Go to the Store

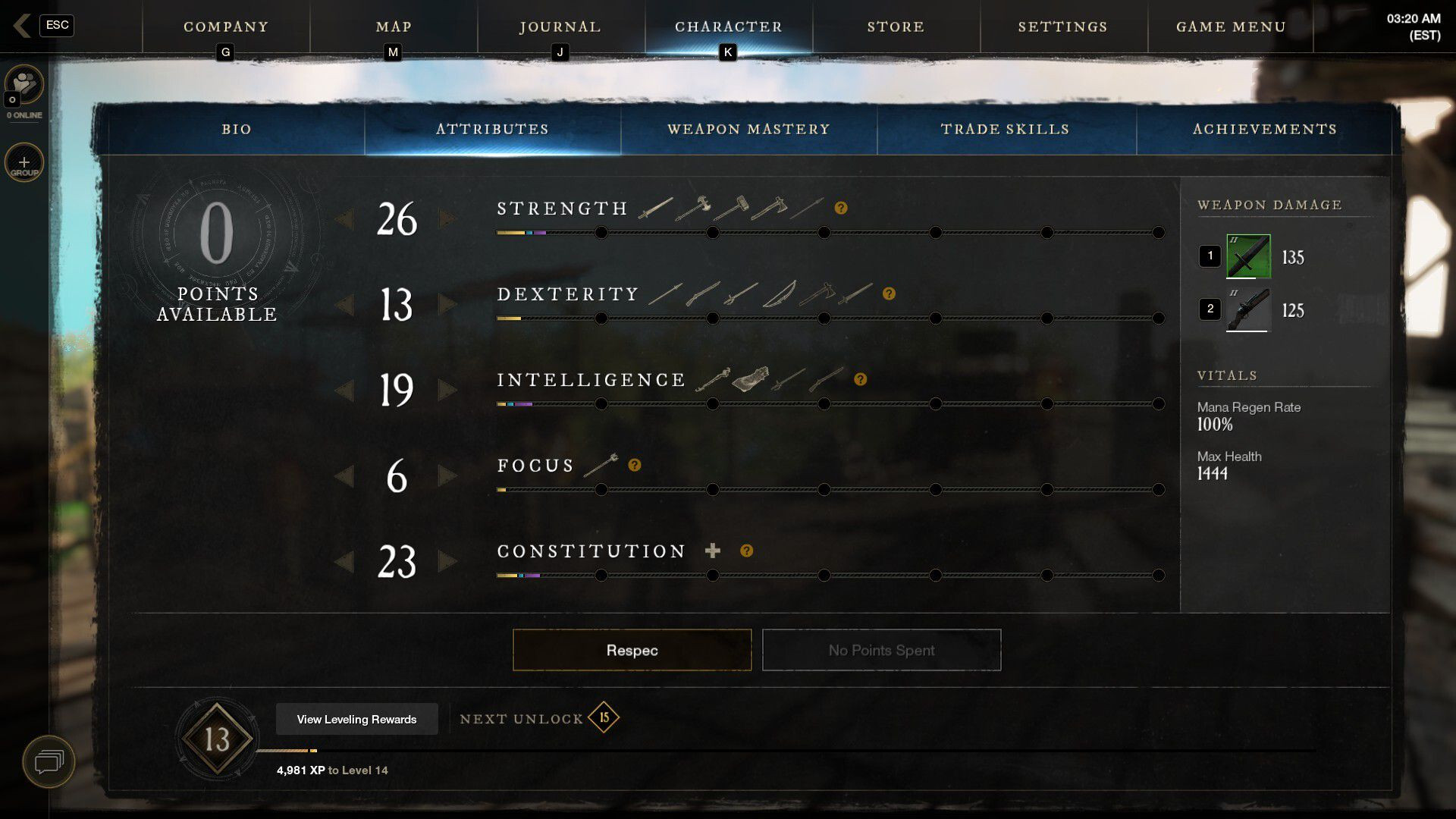pyautogui.click(x=896, y=27)
